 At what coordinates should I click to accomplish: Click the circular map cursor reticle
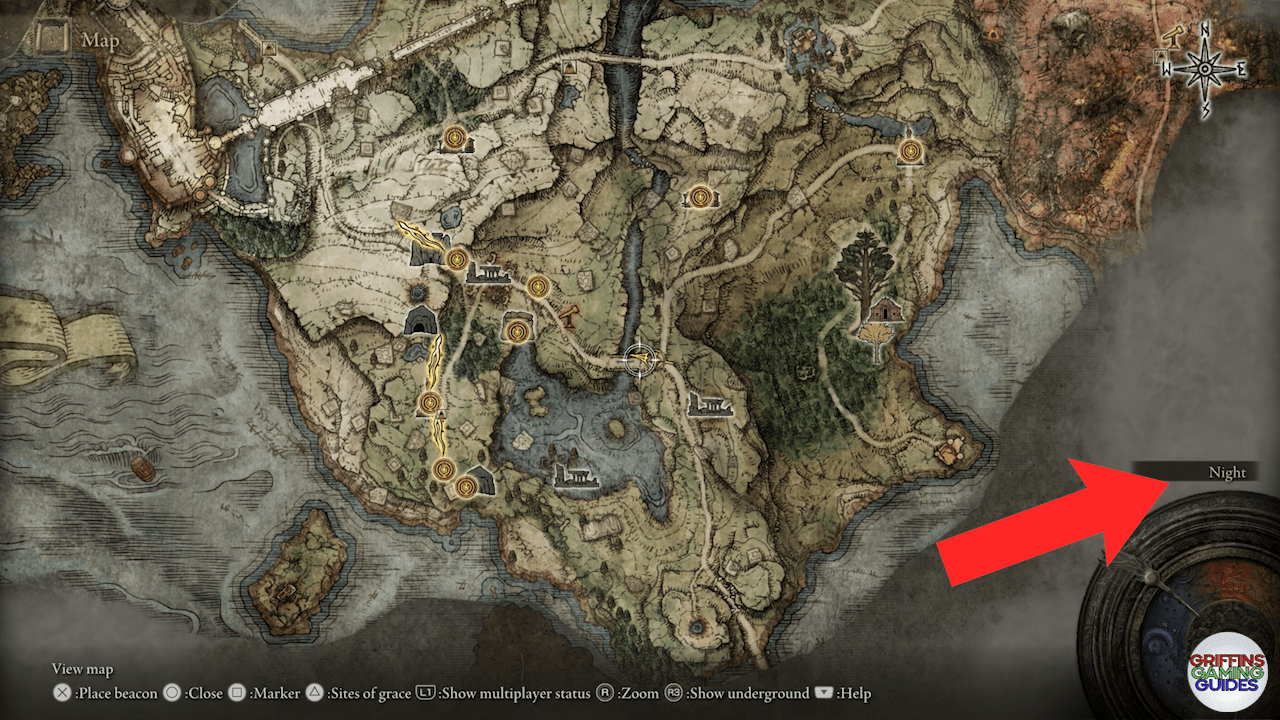pyautogui.click(x=638, y=360)
